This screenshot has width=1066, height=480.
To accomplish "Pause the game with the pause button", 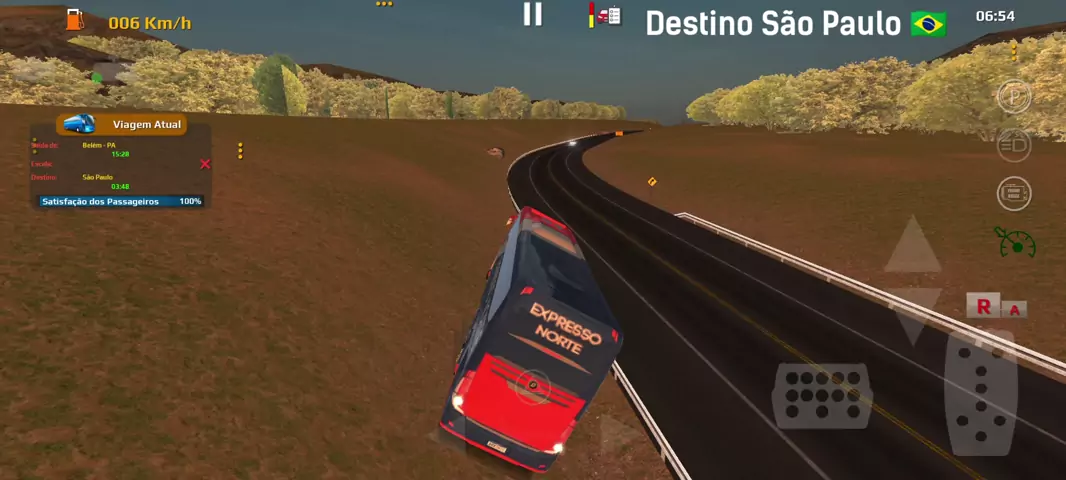I will coord(533,14).
